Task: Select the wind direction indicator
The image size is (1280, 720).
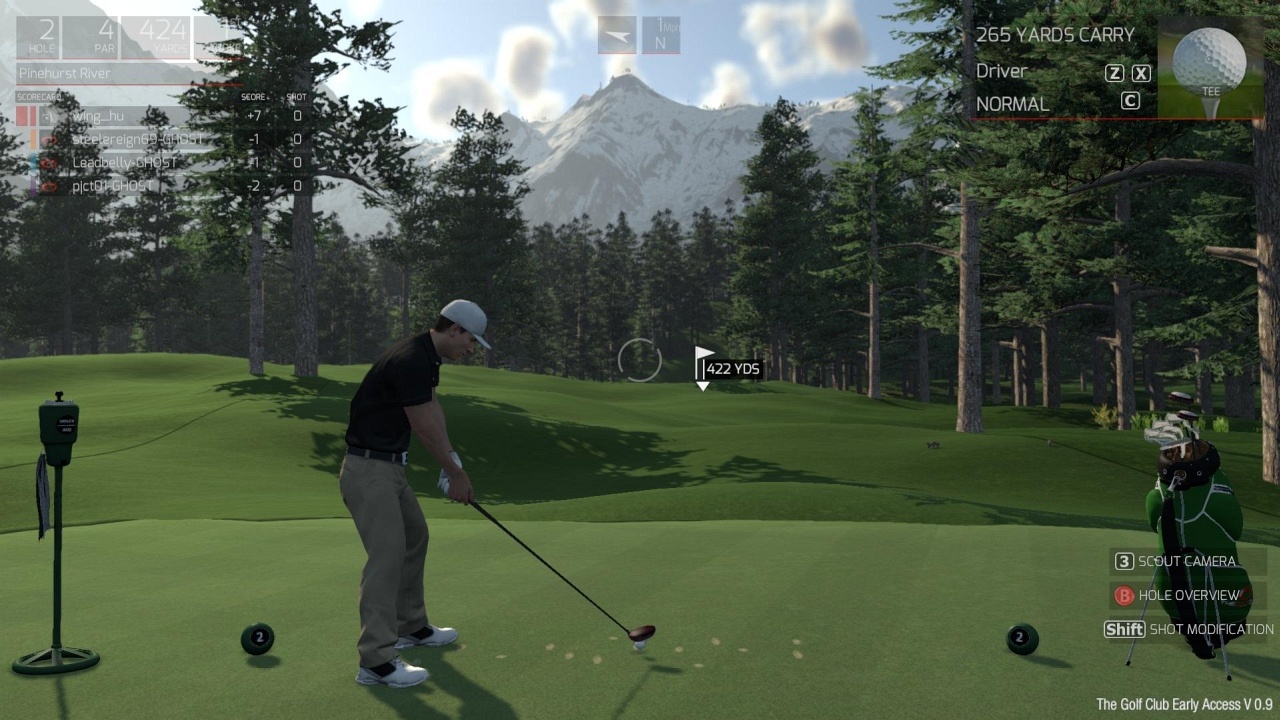Action: (x=617, y=36)
